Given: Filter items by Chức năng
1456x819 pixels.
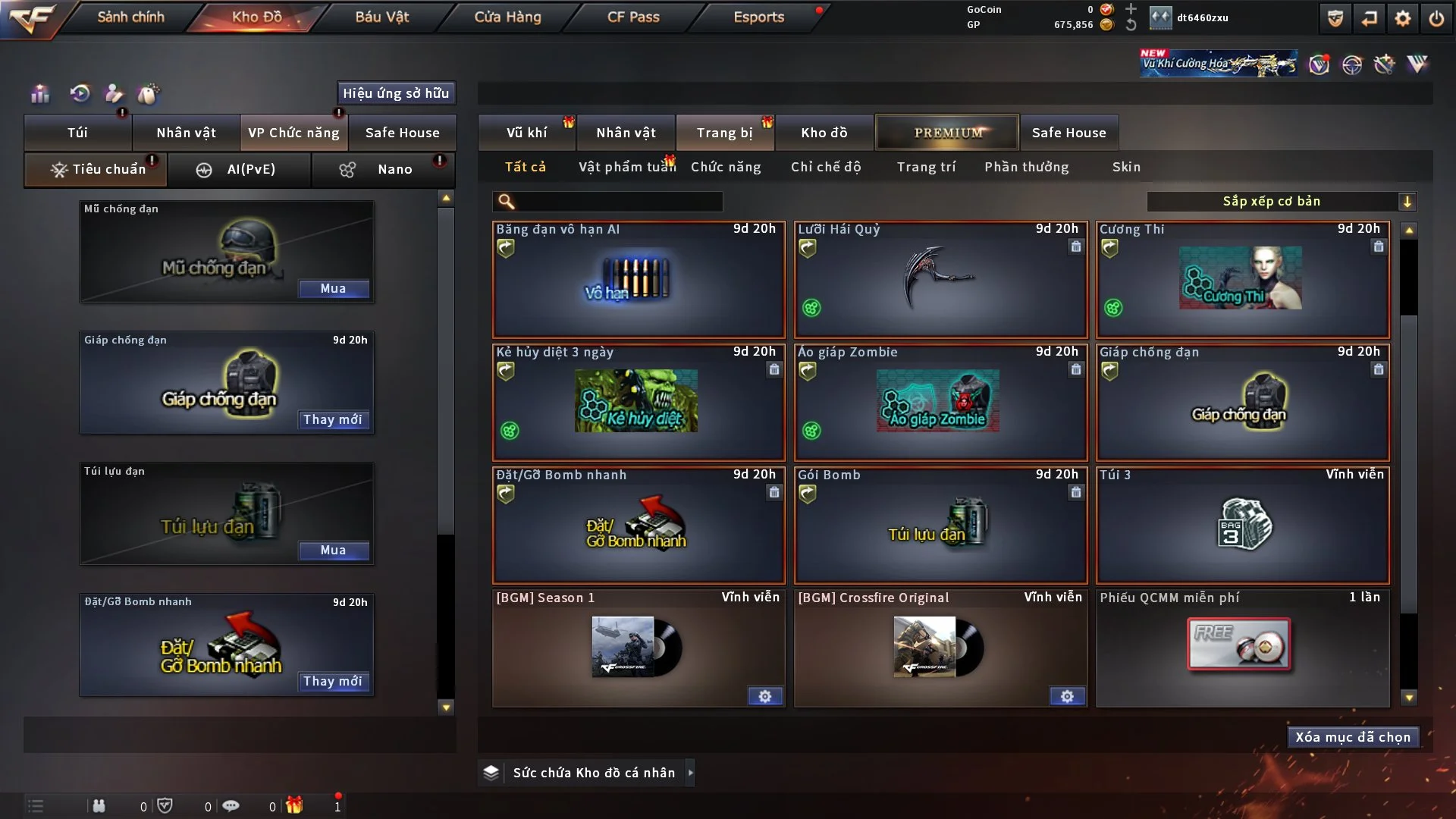Looking at the screenshot, I should point(725,167).
